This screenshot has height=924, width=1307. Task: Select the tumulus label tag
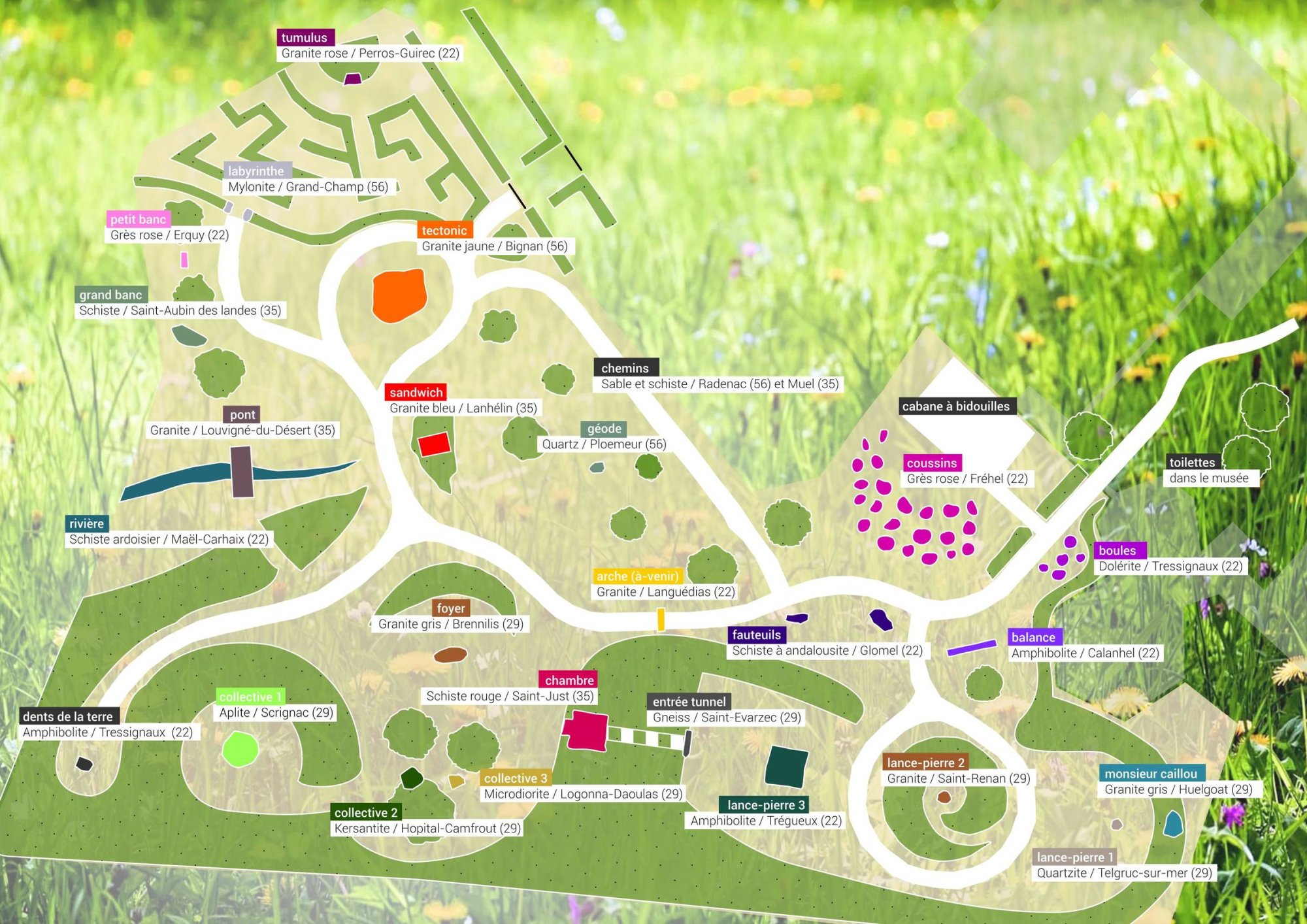305,38
